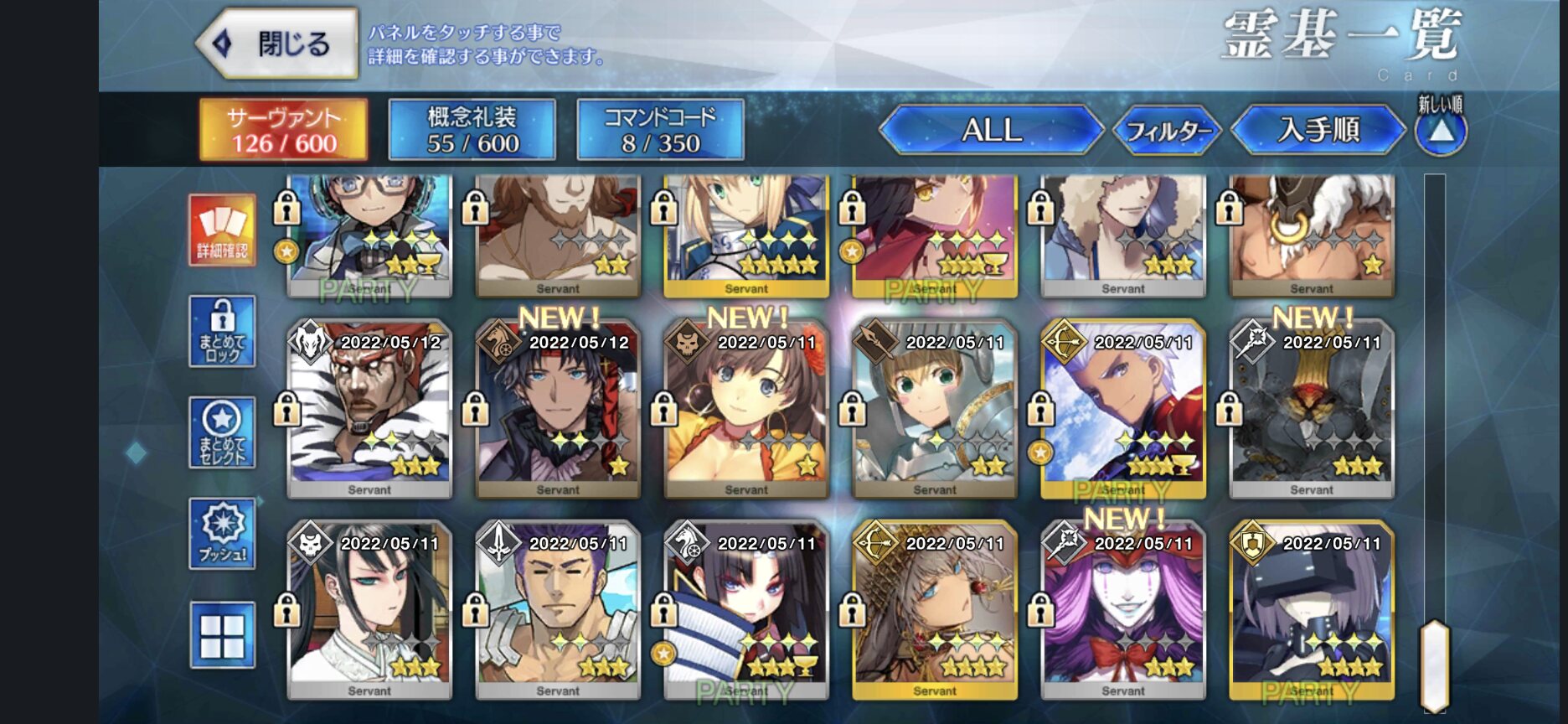Open まとめてセレクト bulk select mode
Viewport: 1568px width, 724px height.
222,432
